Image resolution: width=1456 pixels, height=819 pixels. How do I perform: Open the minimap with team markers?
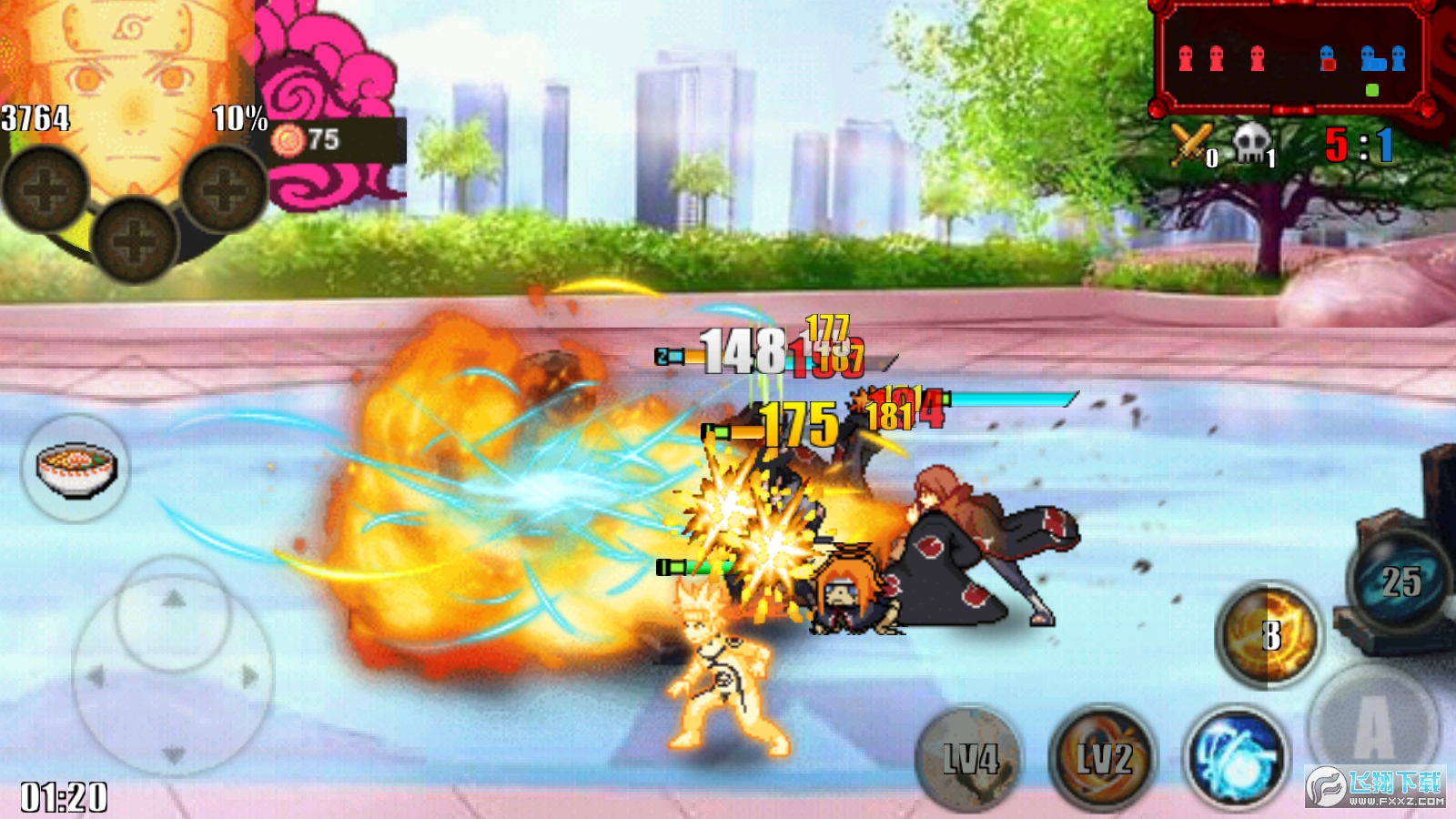pos(1290,58)
